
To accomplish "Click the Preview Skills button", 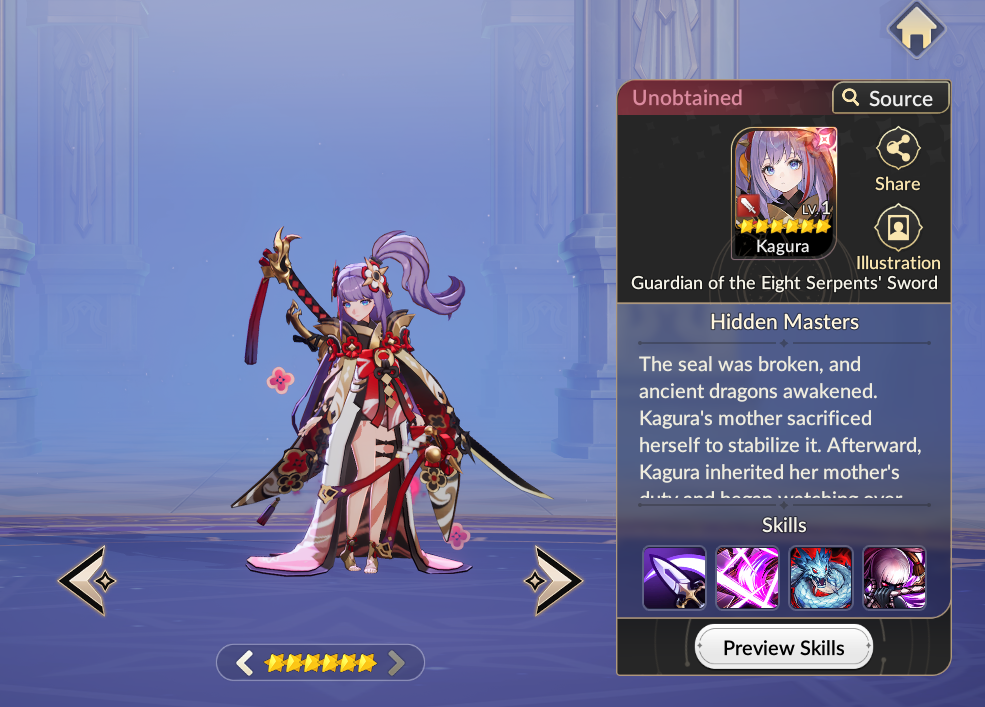I will (783, 648).
